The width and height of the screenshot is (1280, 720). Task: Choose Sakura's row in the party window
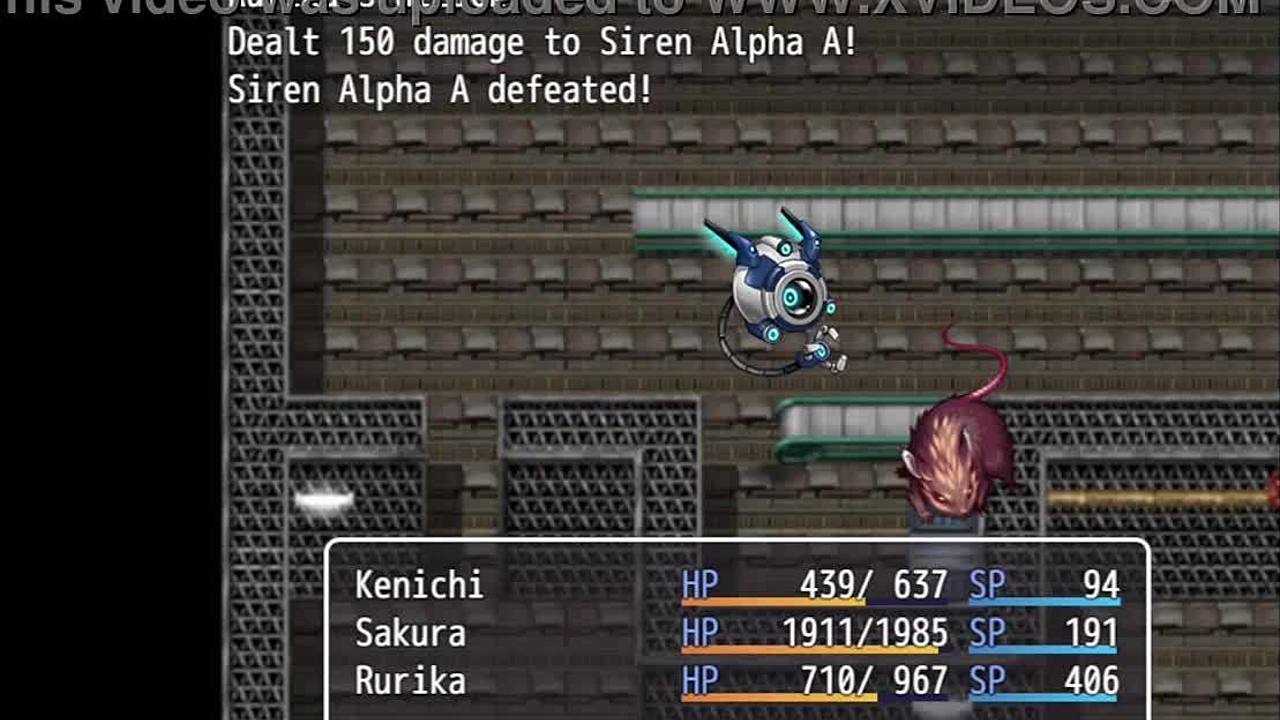410,633
